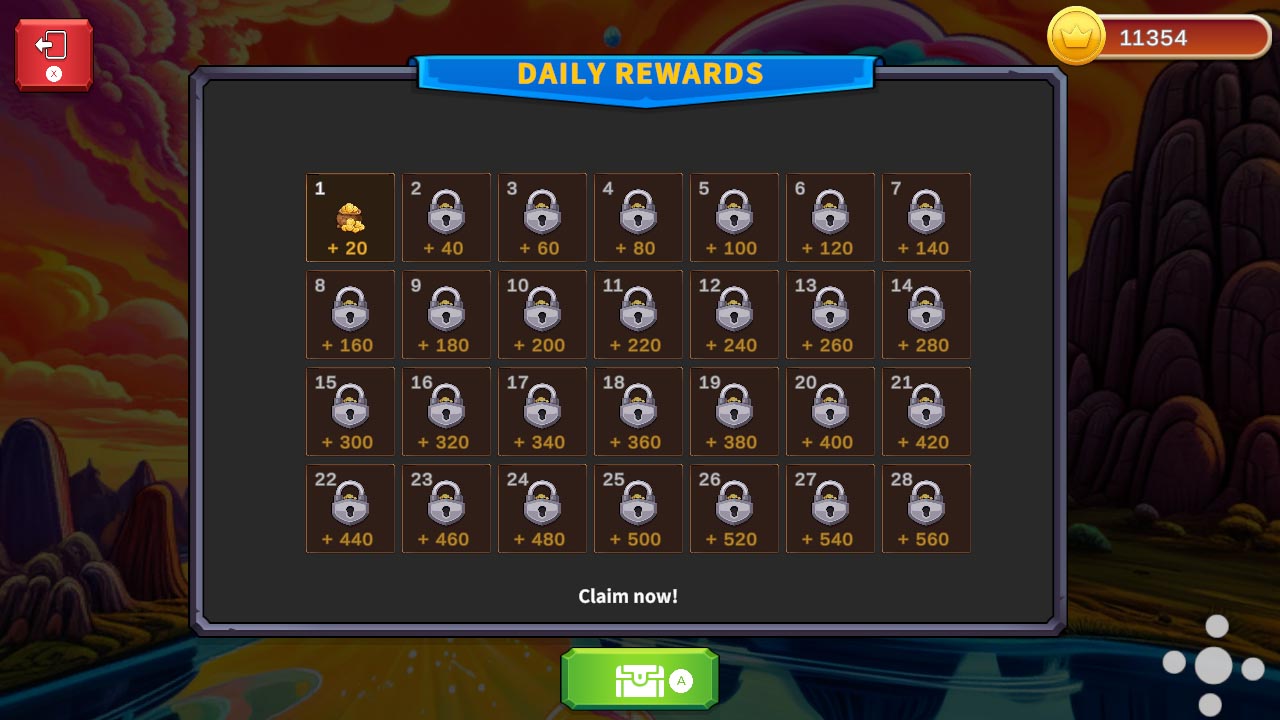Select the day 10 +200 reward tile
Image resolution: width=1280 pixels, height=720 pixels.
(542, 312)
